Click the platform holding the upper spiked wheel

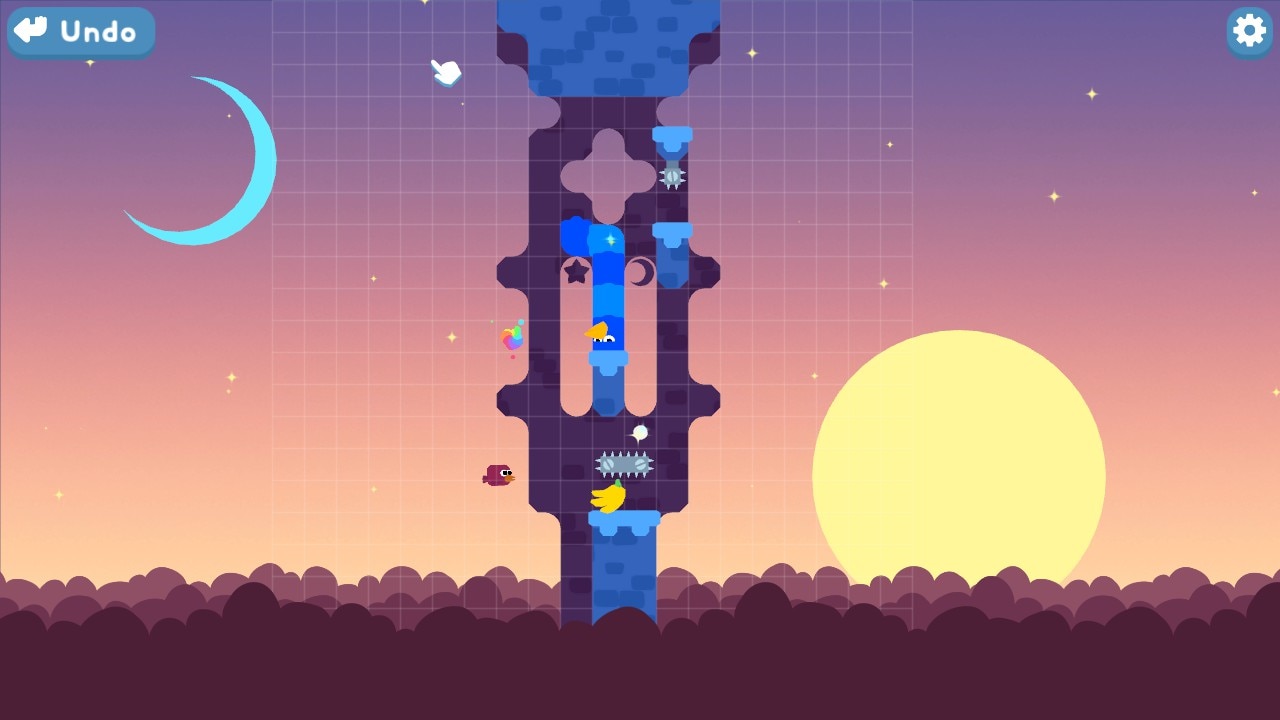coord(673,135)
